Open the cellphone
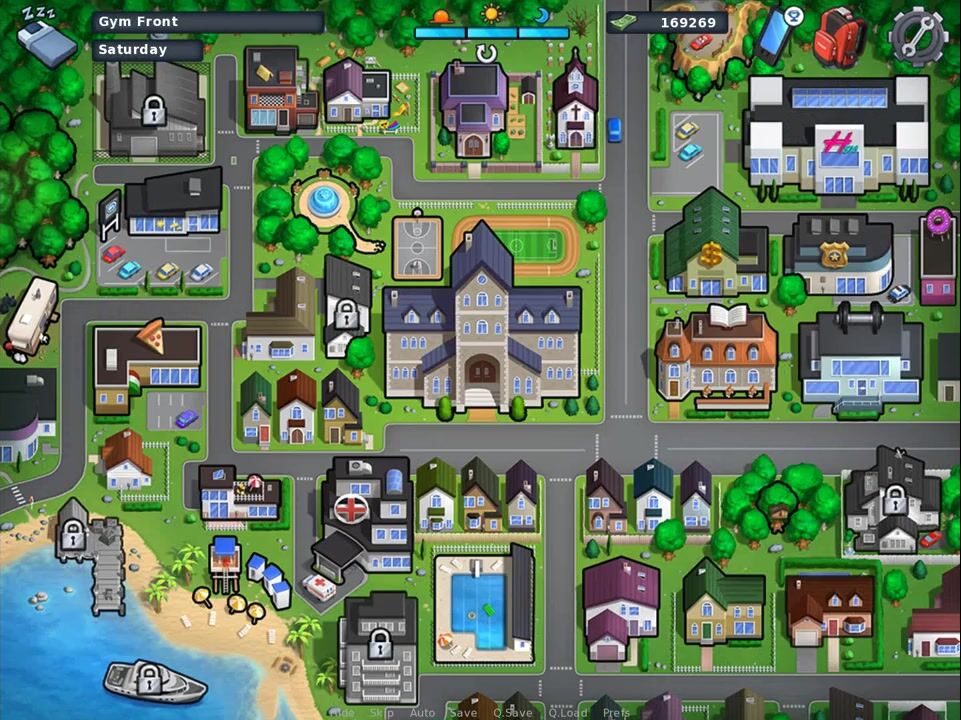Image resolution: width=961 pixels, height=720 pixels. (x=777, y=34)
